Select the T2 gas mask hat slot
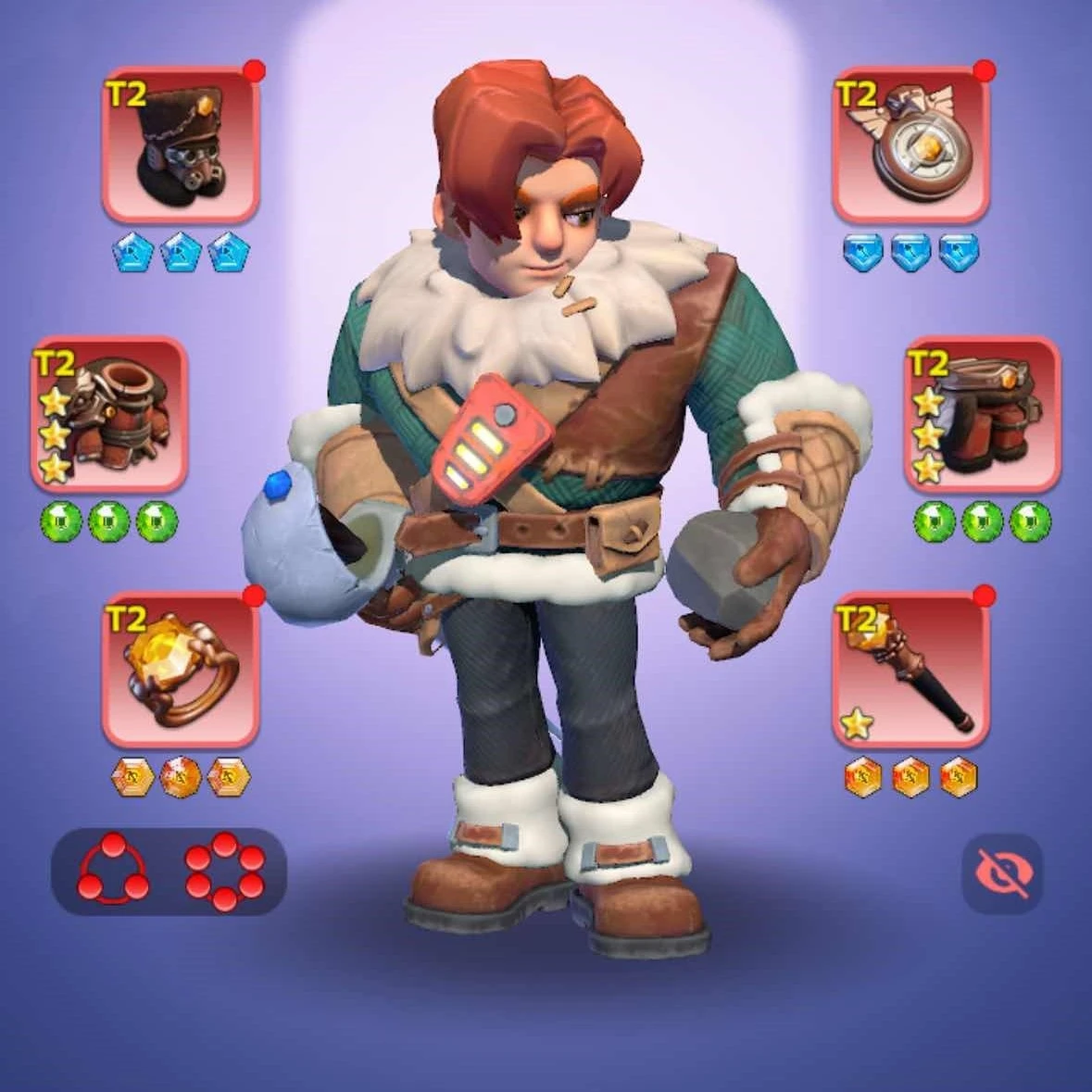 click(x=181, y=144)
